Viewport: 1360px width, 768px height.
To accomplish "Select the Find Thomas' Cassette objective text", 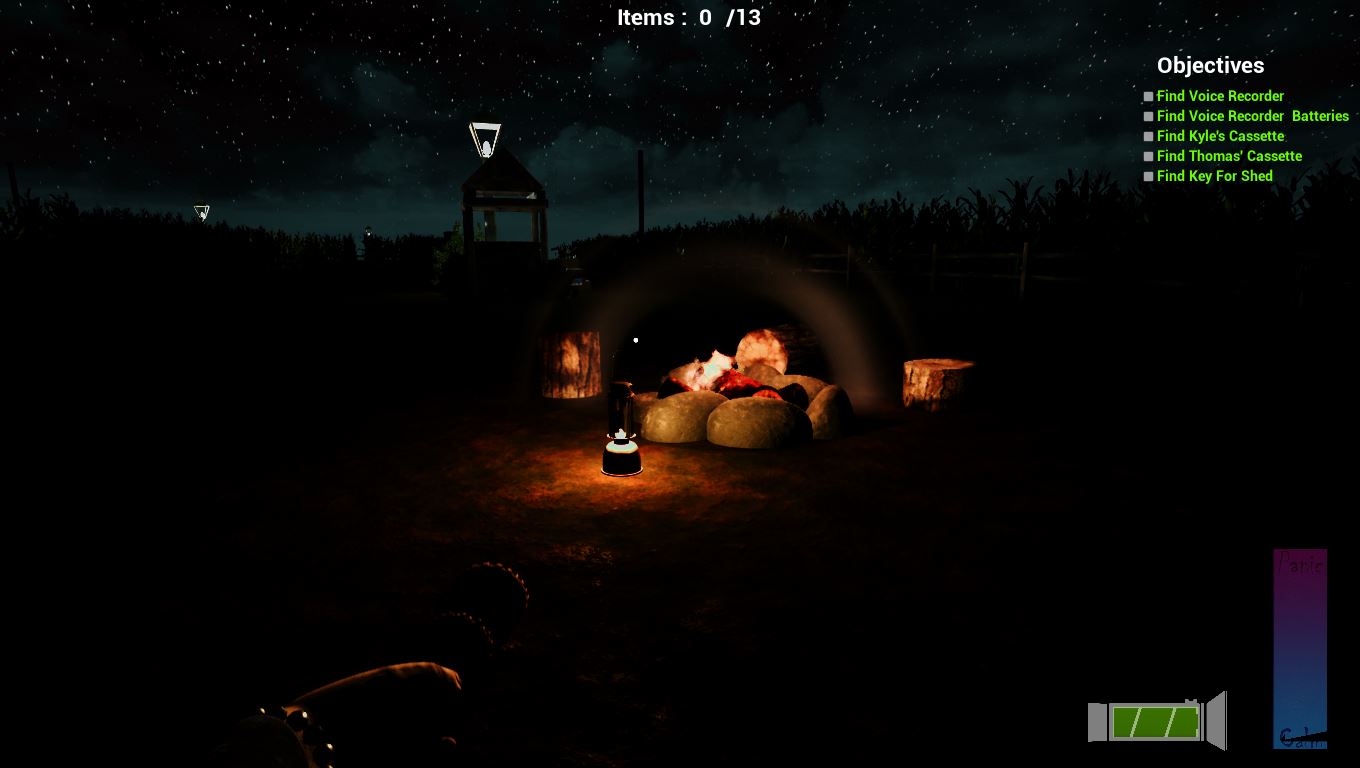I will point(1229,156).
